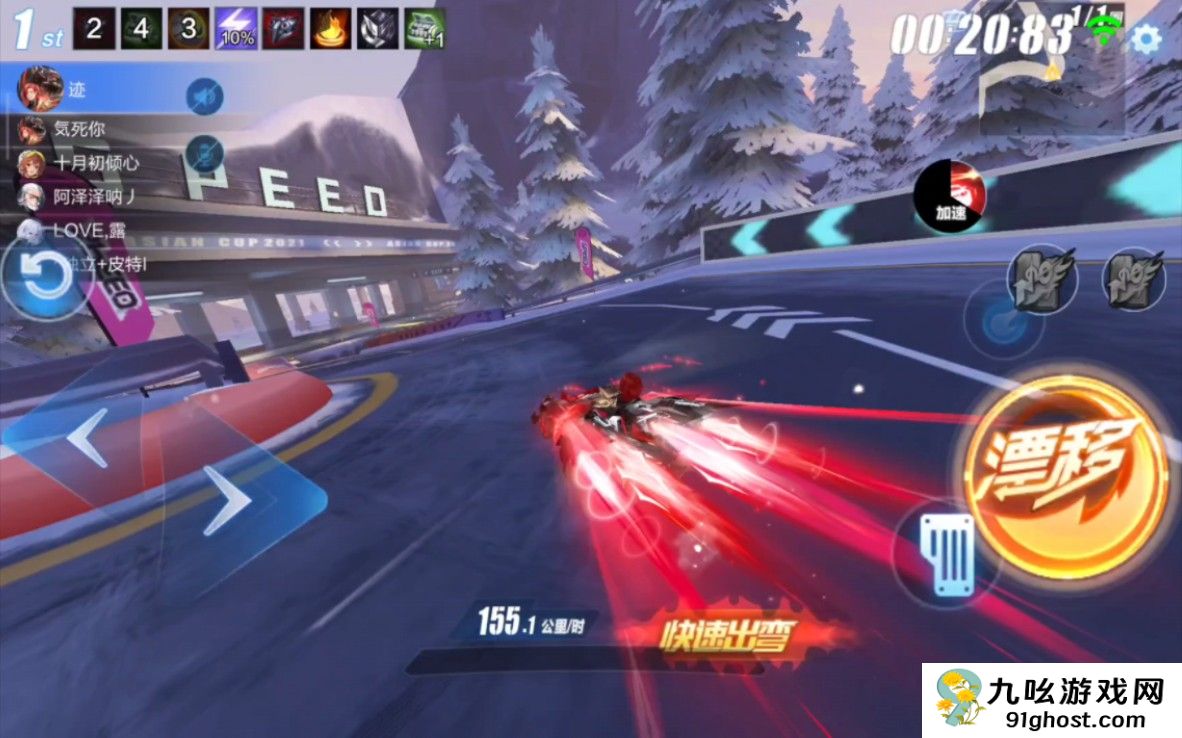Click the green +1 buff icon
1182x738 pixels.
(424, 28)
